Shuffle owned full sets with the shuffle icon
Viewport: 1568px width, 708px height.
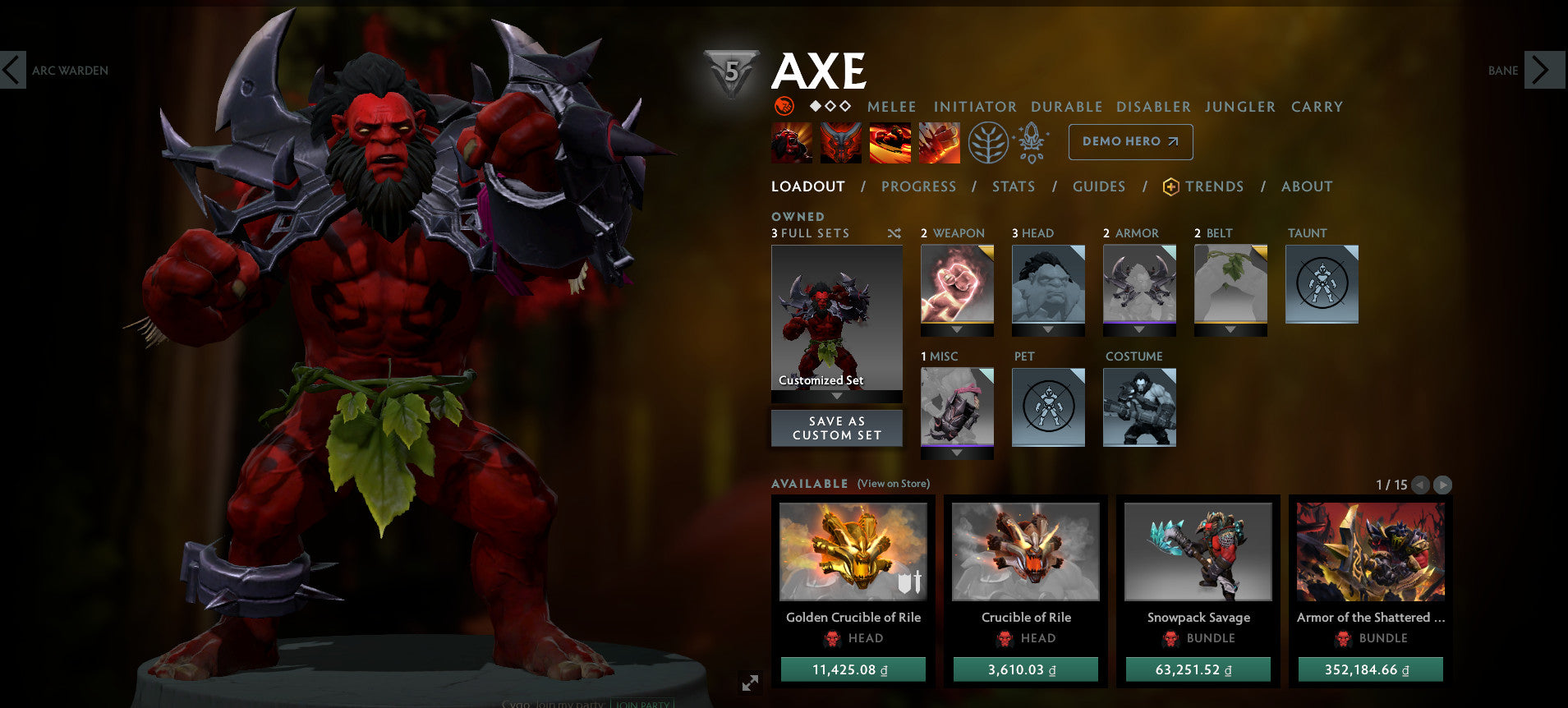coord(893,233)
